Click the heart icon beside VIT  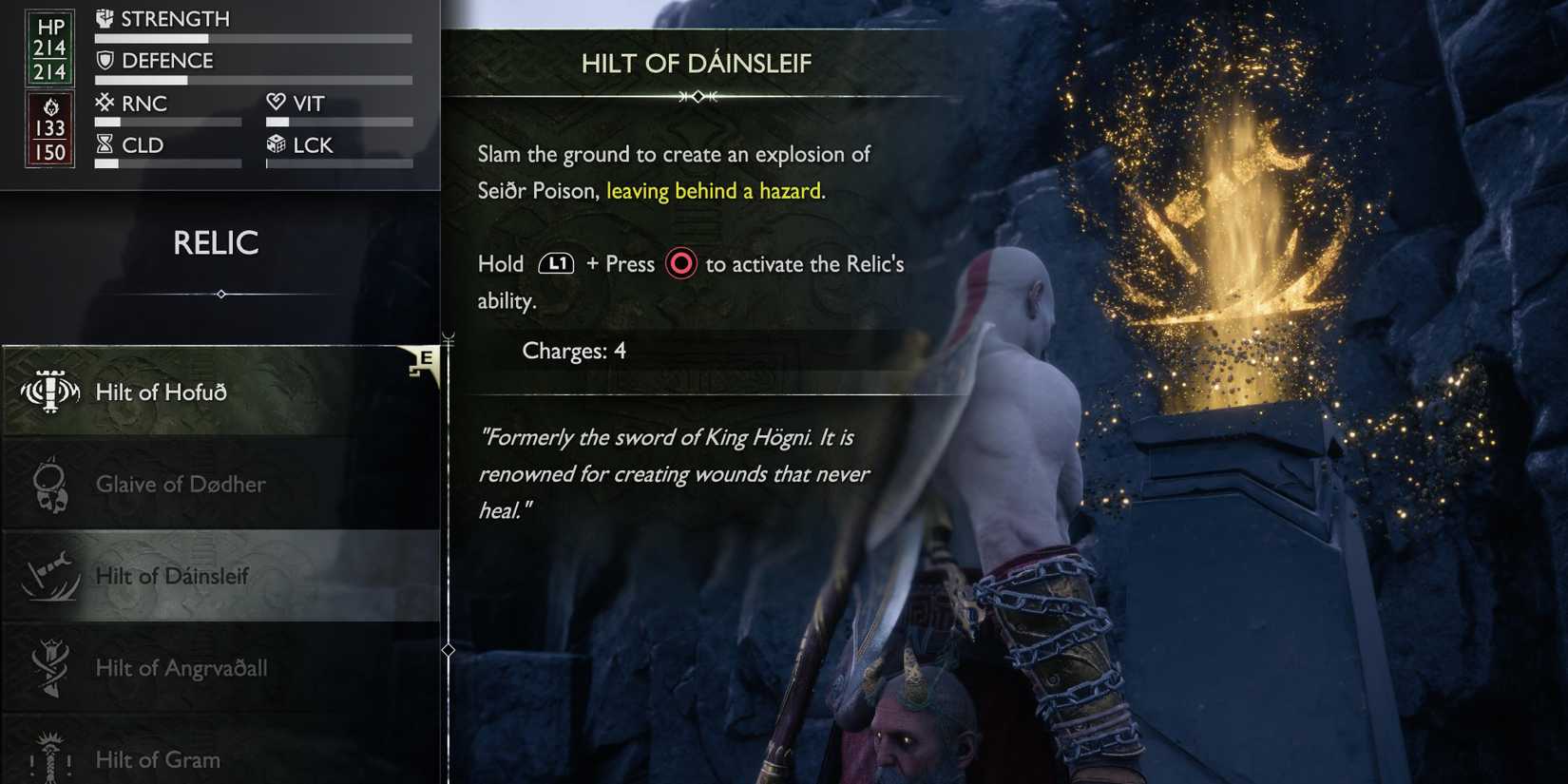(x=275, y=103)
